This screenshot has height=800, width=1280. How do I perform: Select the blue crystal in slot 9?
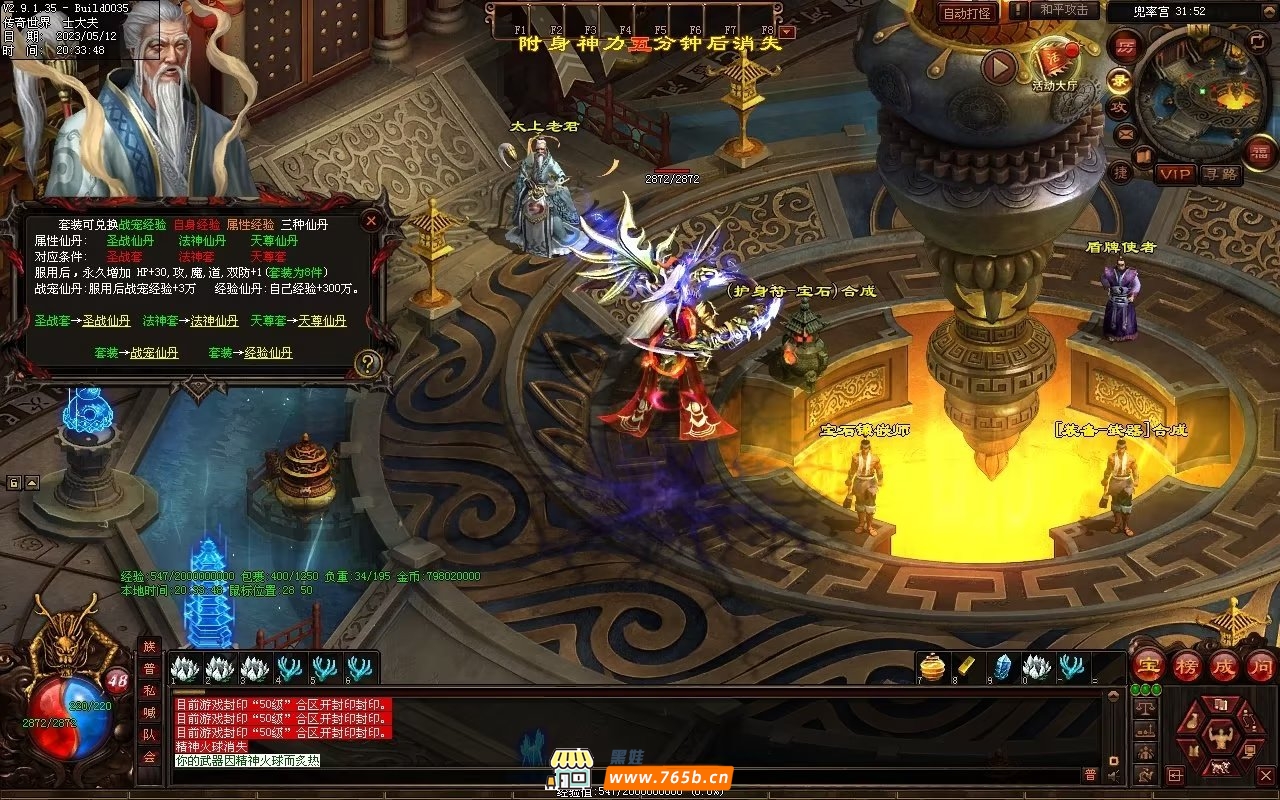click(1002, 667)
